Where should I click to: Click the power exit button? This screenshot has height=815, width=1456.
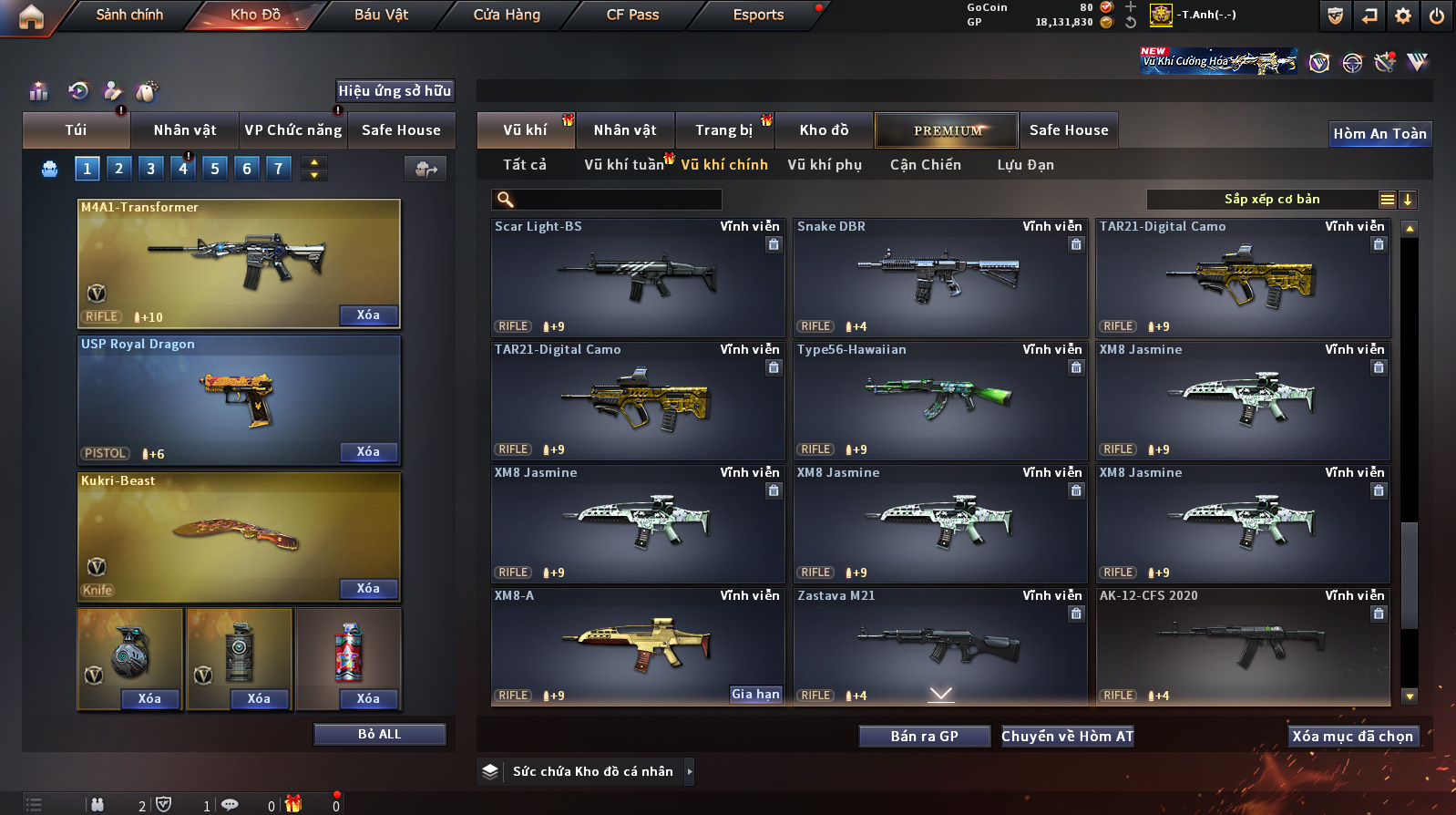[1436, 15]
